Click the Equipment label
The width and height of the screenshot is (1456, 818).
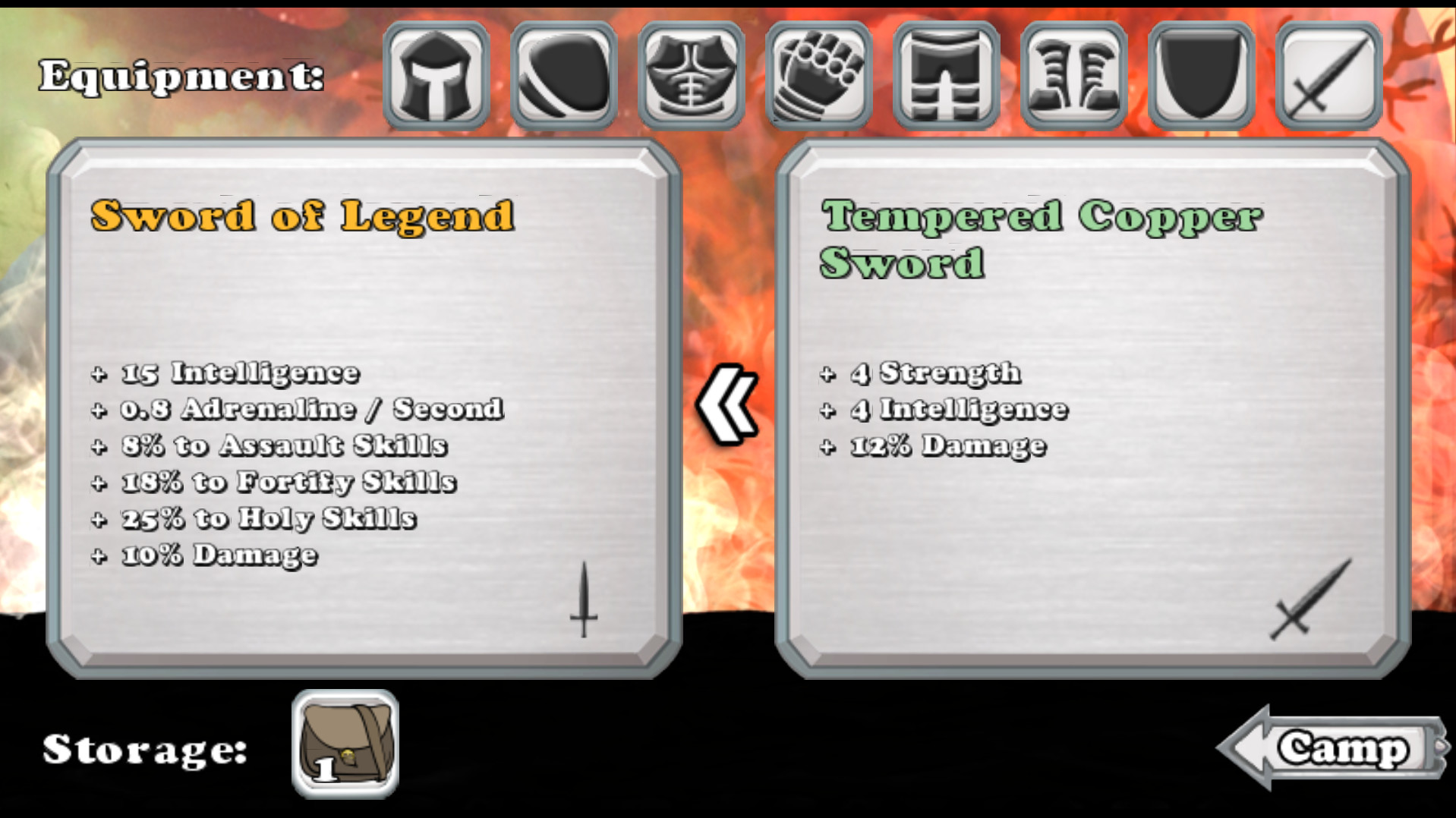point(182,76)
